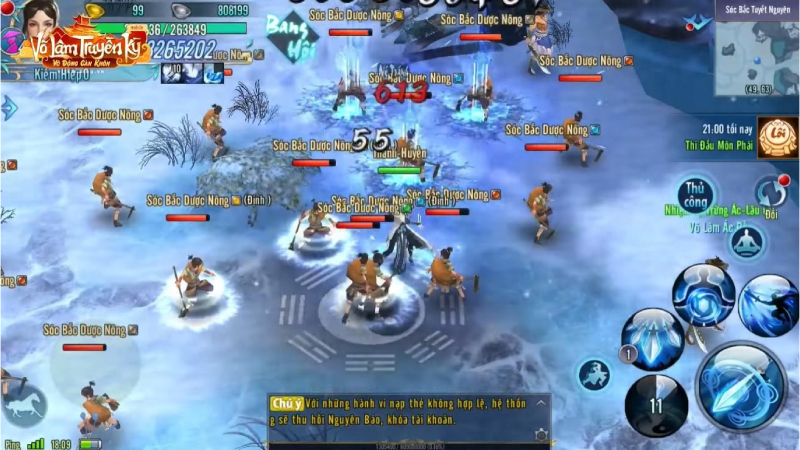Expand the chat box with the arrow
Viewport: 800px width, 450px height.
(540, 403)
